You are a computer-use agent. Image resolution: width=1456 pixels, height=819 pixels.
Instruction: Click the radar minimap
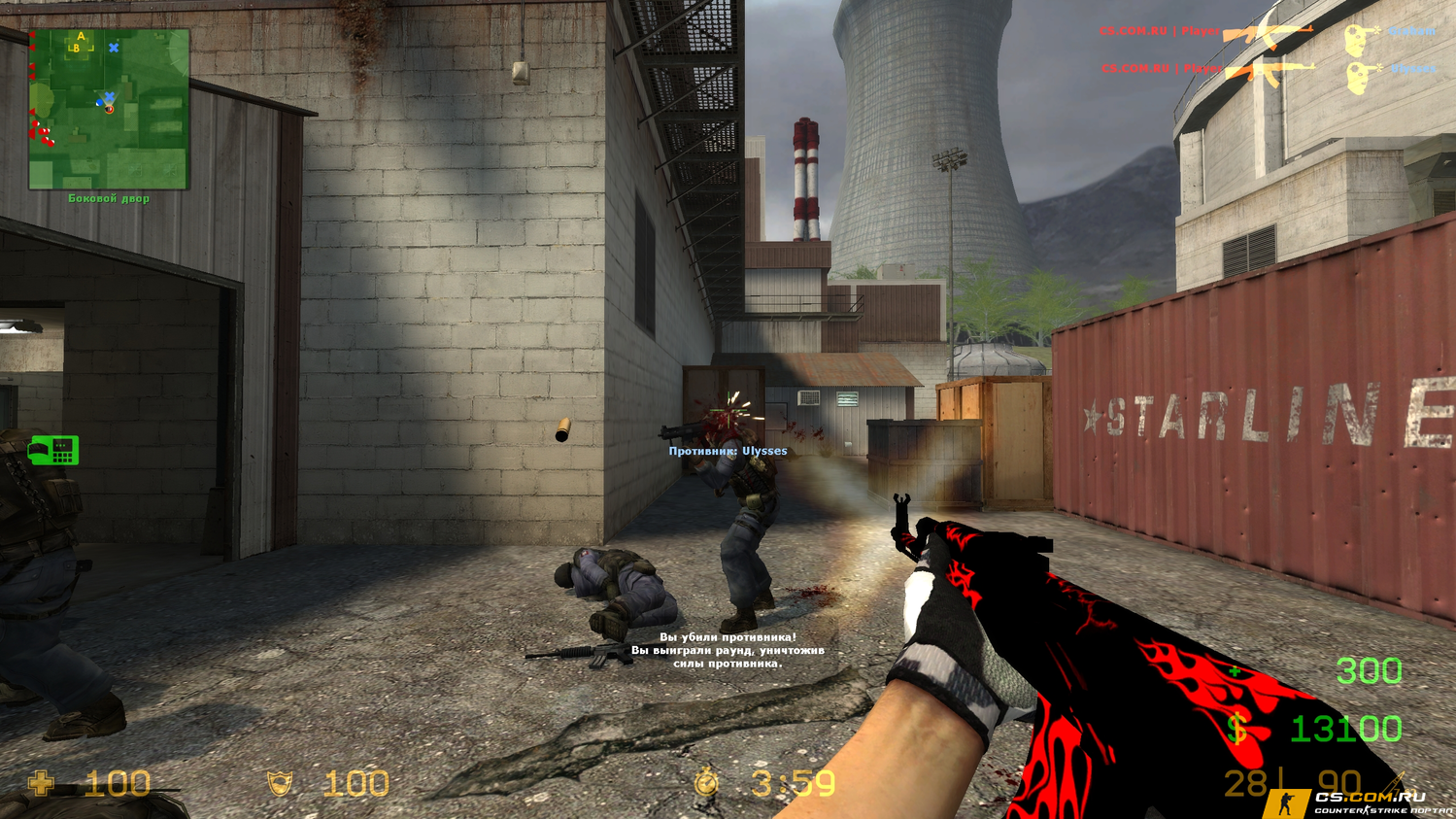(109, 109)
